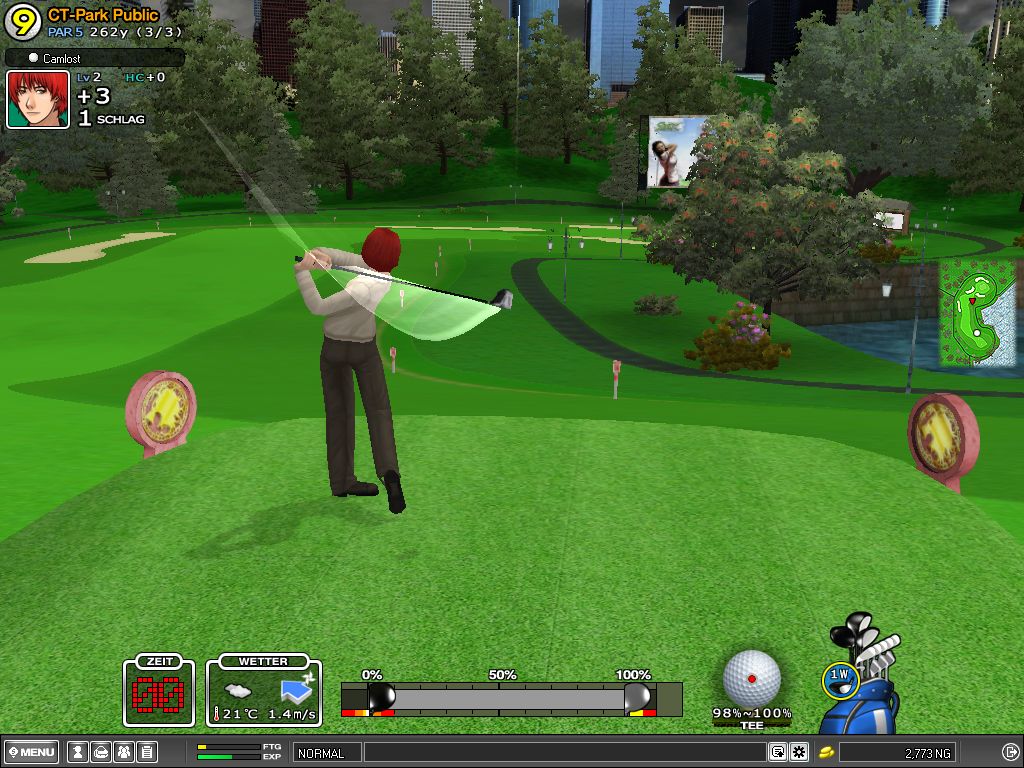
Task: Click the red-haired player avatar portrait
Action: pyautogui.click(x=38, y=99)
